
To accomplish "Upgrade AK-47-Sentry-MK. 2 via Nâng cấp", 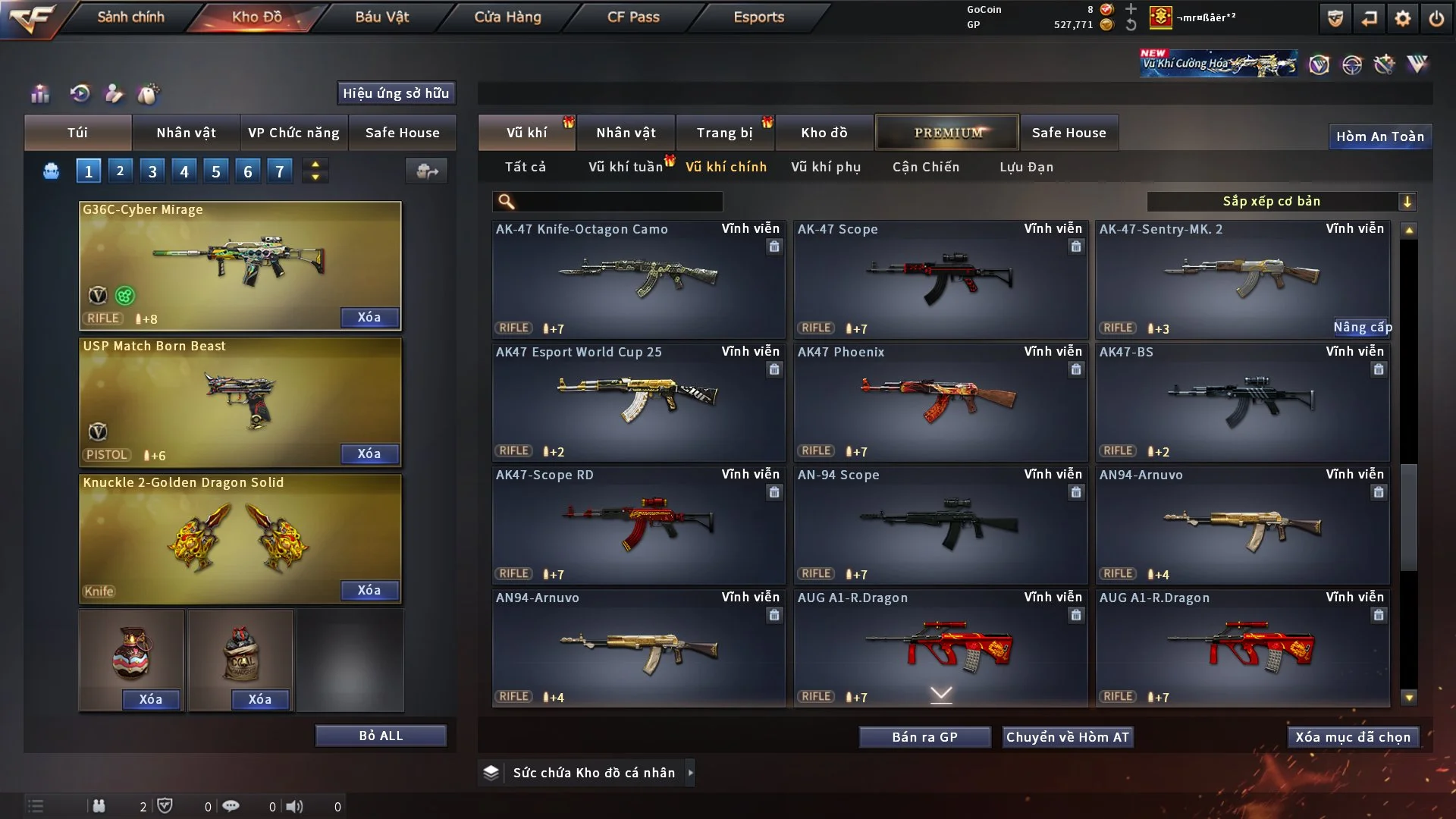I will point(1362,327).
